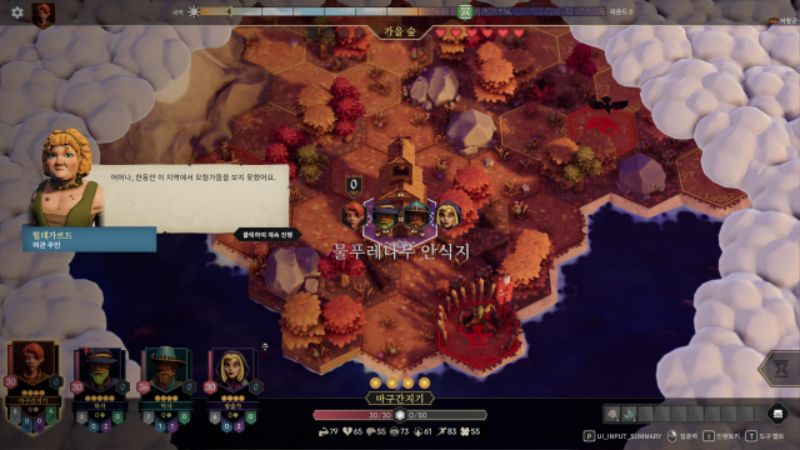800x450 pixels.
Task: Choose the teal-hat bearded hero card
Action: (x=166, y=385)
